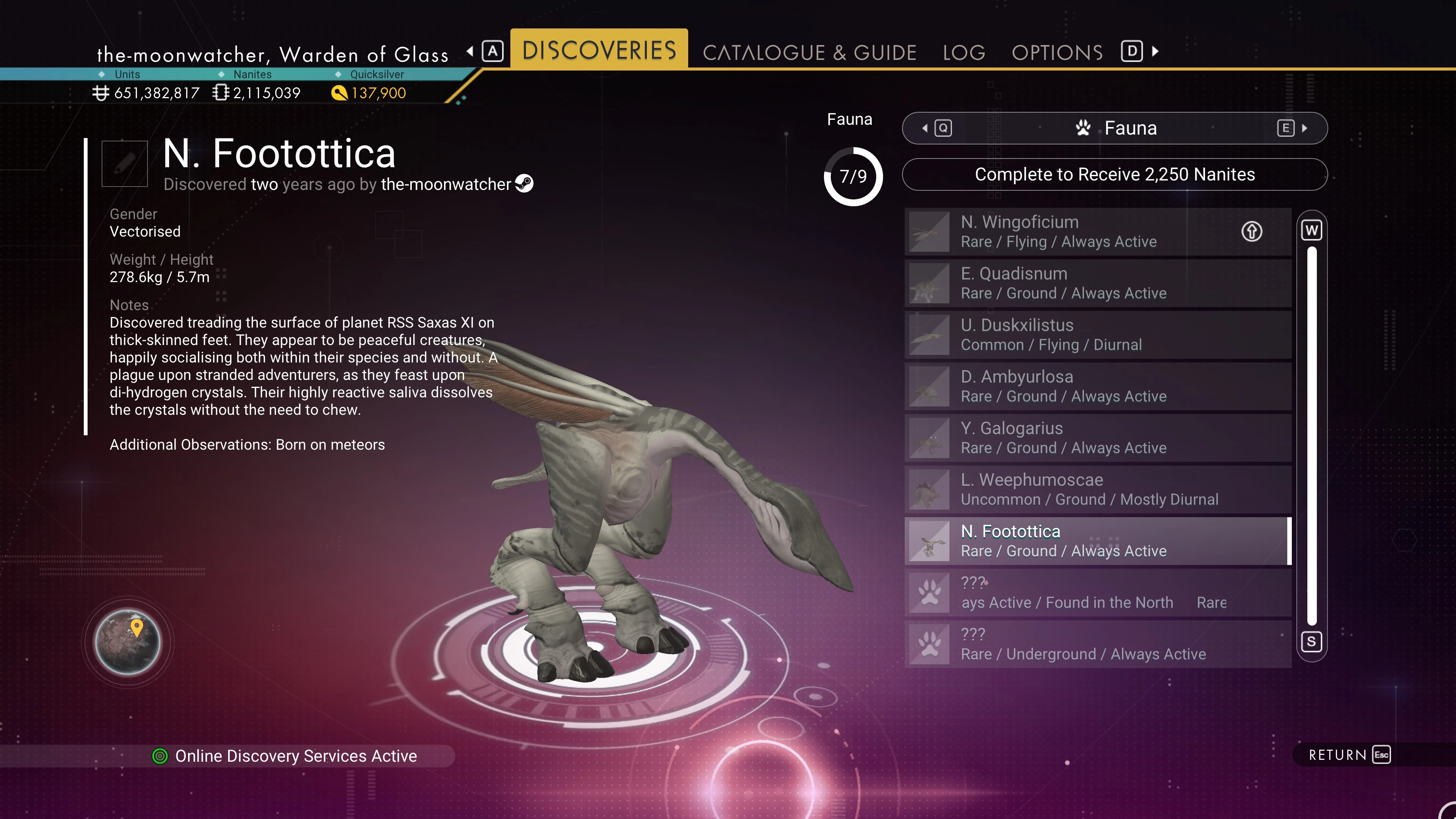Switch to the Catalogue & Guide tab
The image size is (1456, 819).
click(809, 53)
